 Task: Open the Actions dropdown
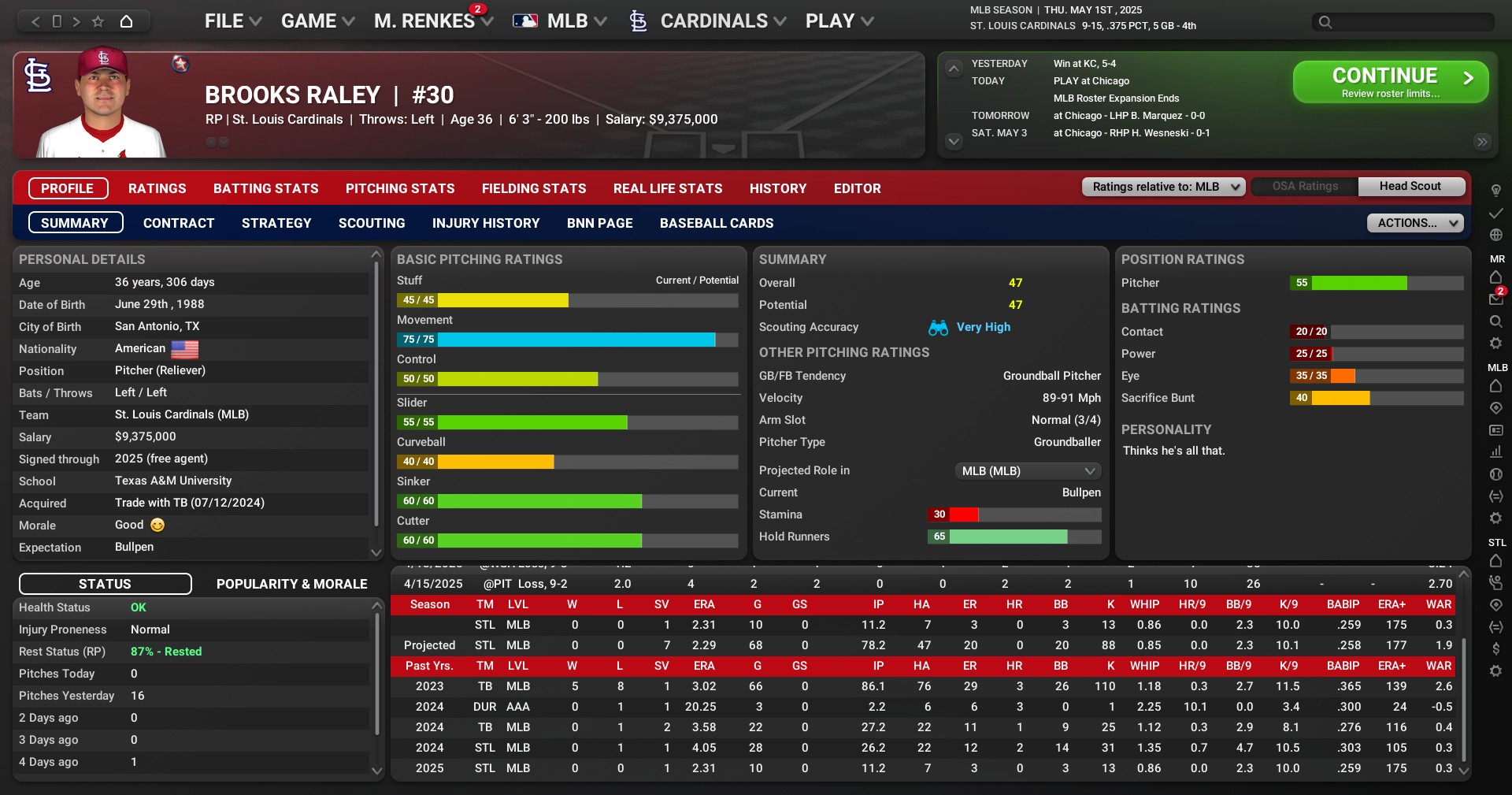coord(1414,223)
